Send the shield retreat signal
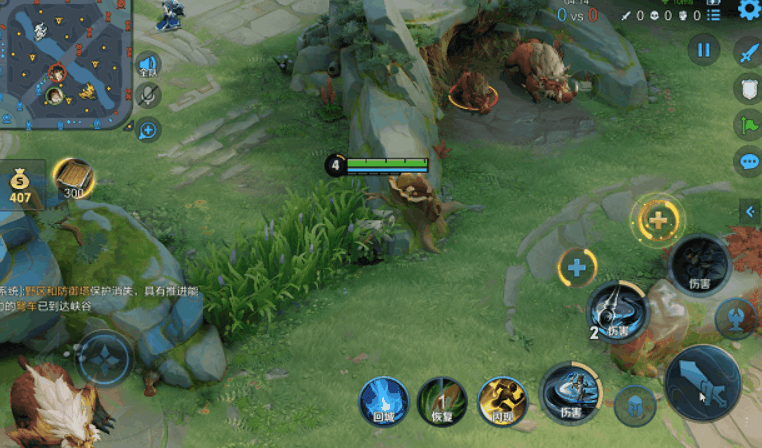The image size is (762, 448). tap(748, 89)
